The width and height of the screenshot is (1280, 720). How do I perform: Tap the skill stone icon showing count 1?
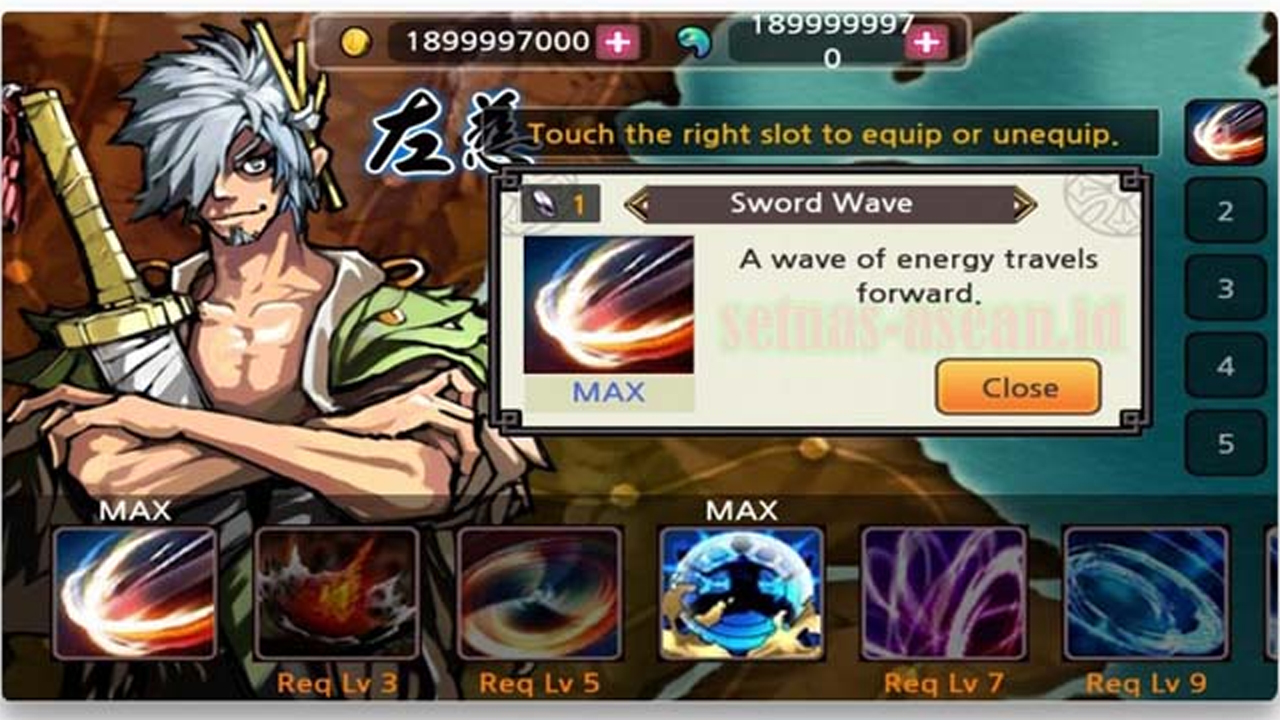click(x=559, y=203)
